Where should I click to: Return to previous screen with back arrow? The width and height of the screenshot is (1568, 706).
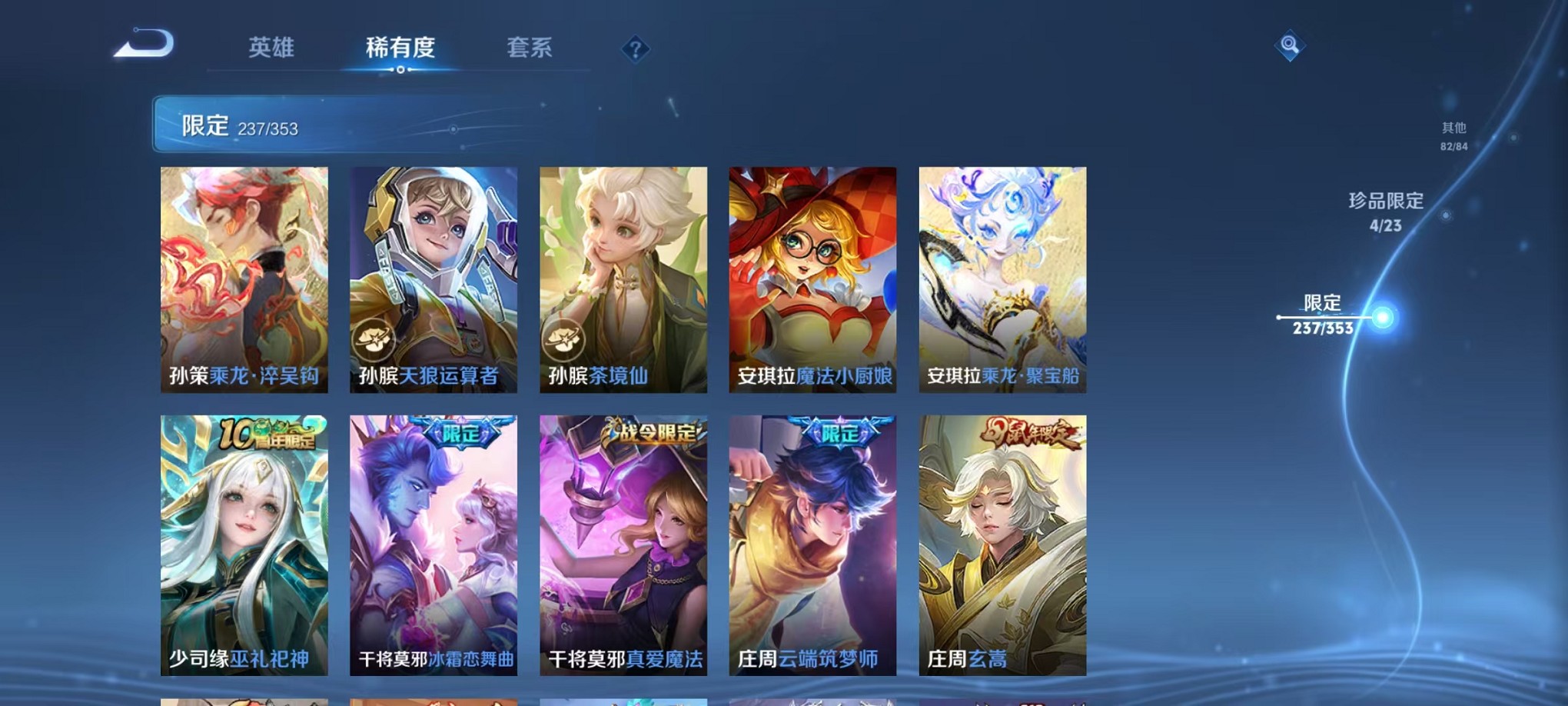142,44
